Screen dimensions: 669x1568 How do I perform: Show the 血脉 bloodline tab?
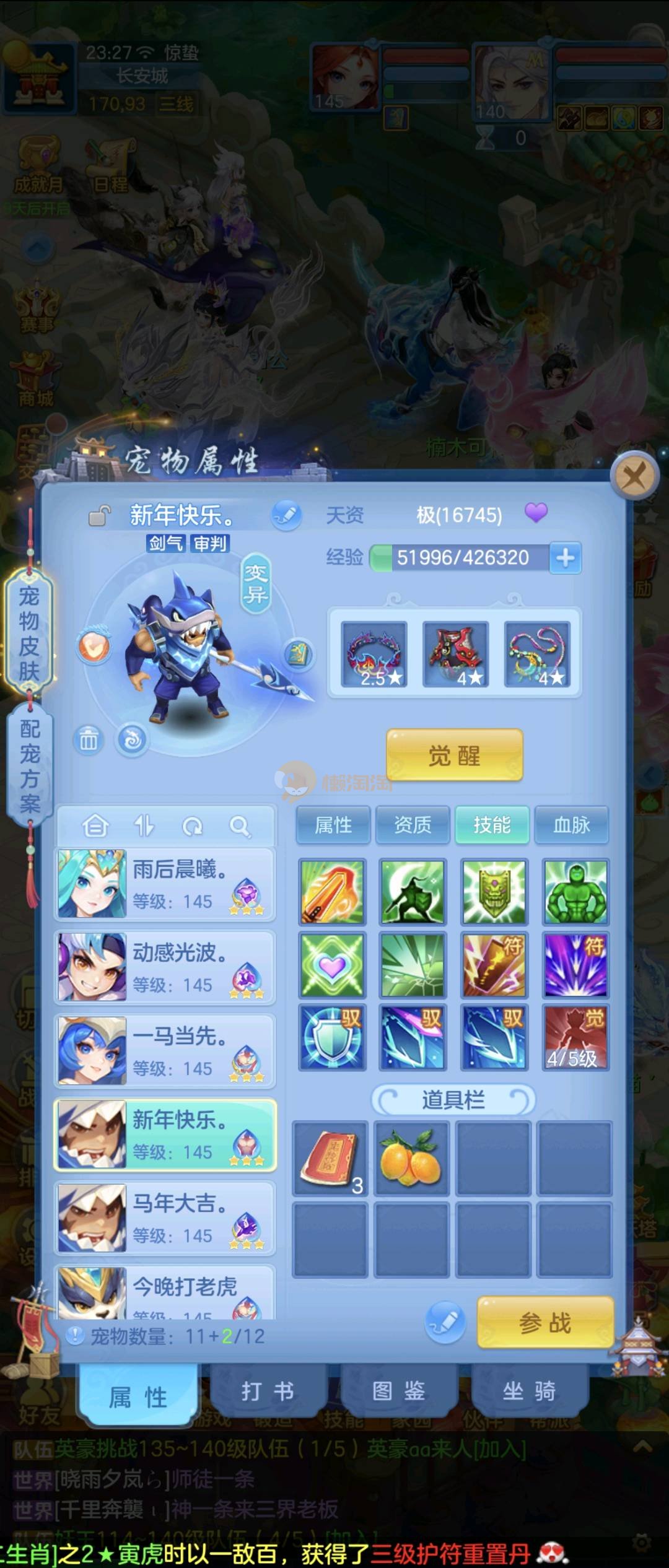pos(571,825)
